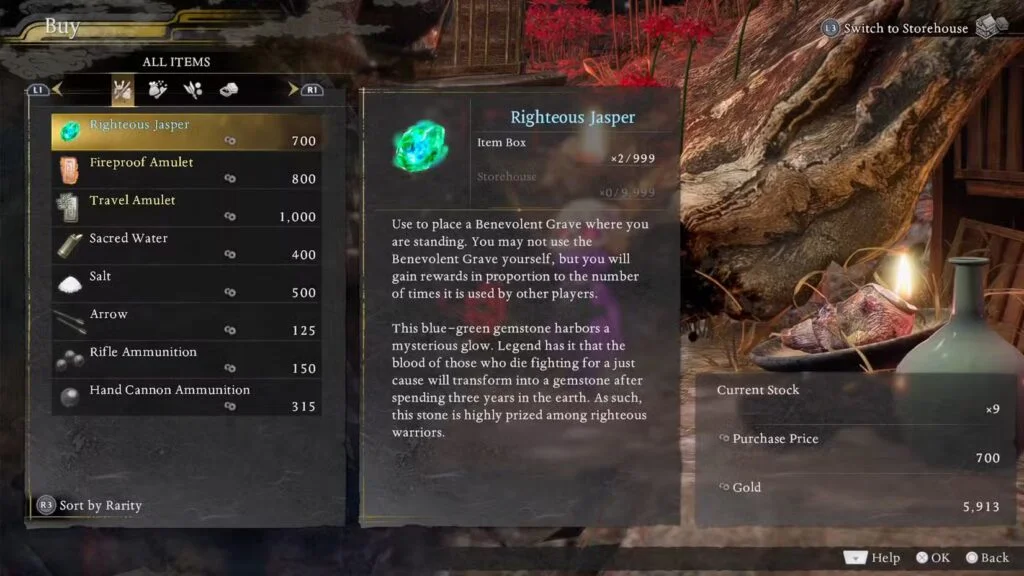Open the pouch and sparkles category tab

[158, 90]
